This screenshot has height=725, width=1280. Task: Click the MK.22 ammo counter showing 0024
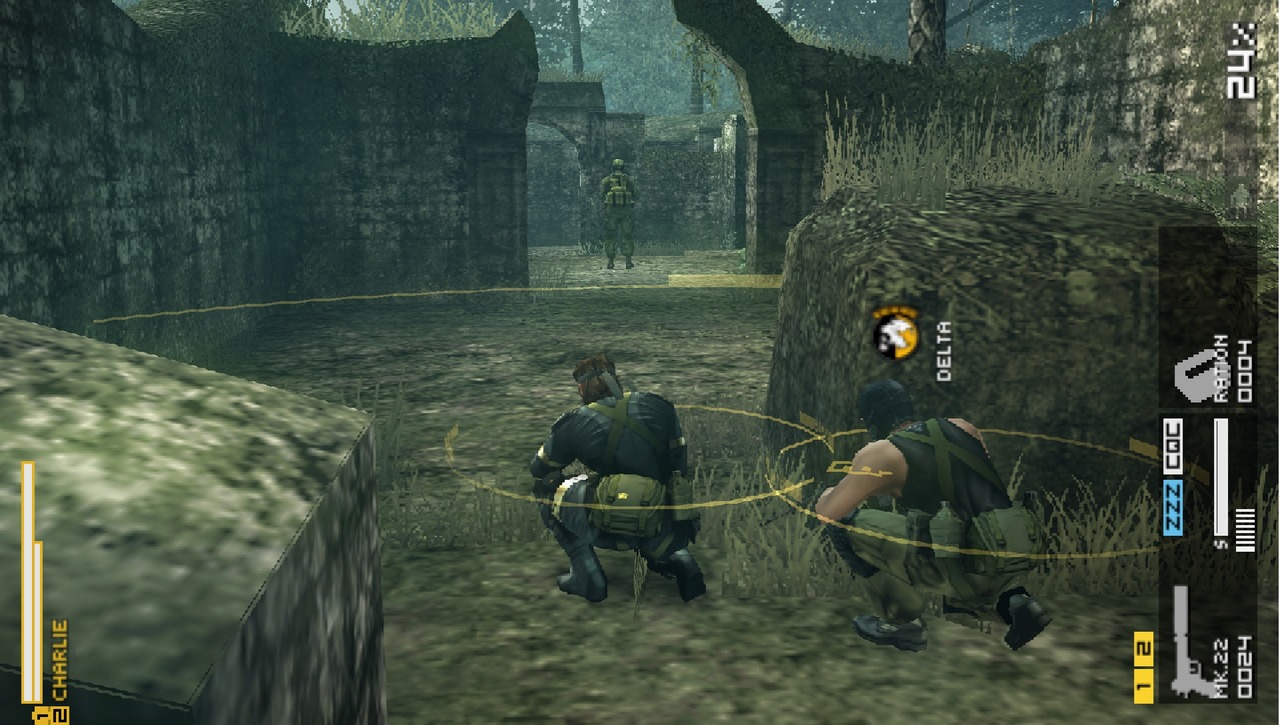point(1244,666)
